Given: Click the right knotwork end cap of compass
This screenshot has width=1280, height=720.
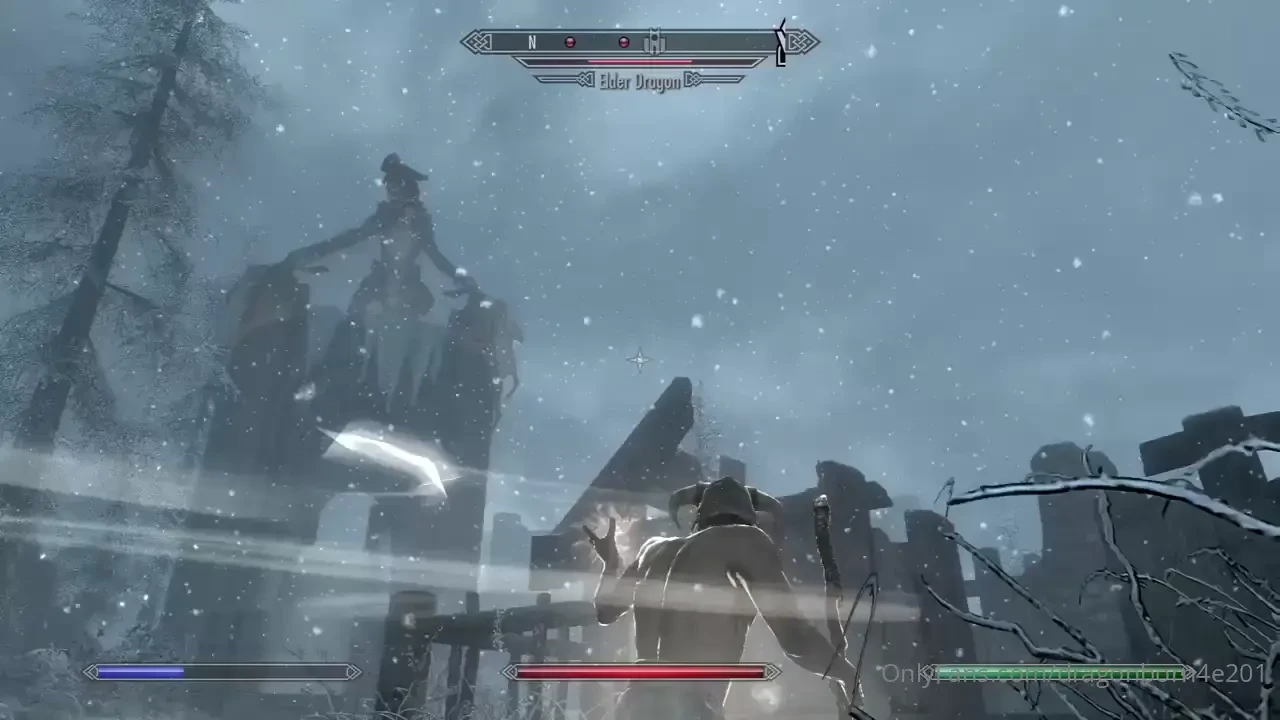Looking at the screenshot, I should [x=802, y=43].
